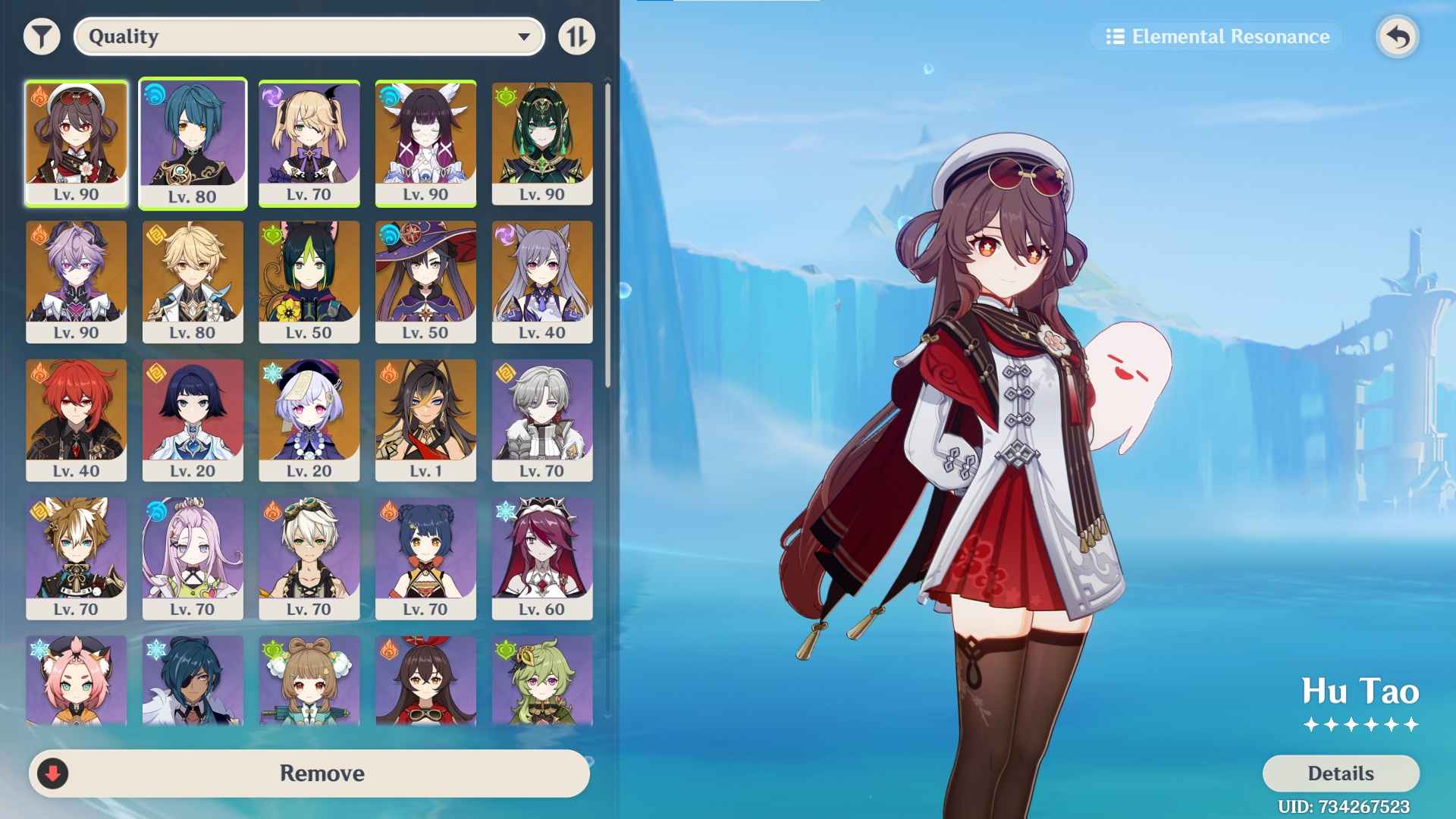Open the Elemental Resonance overview
Screen dimensions: 1456x819
click(x=1214, y=36)
